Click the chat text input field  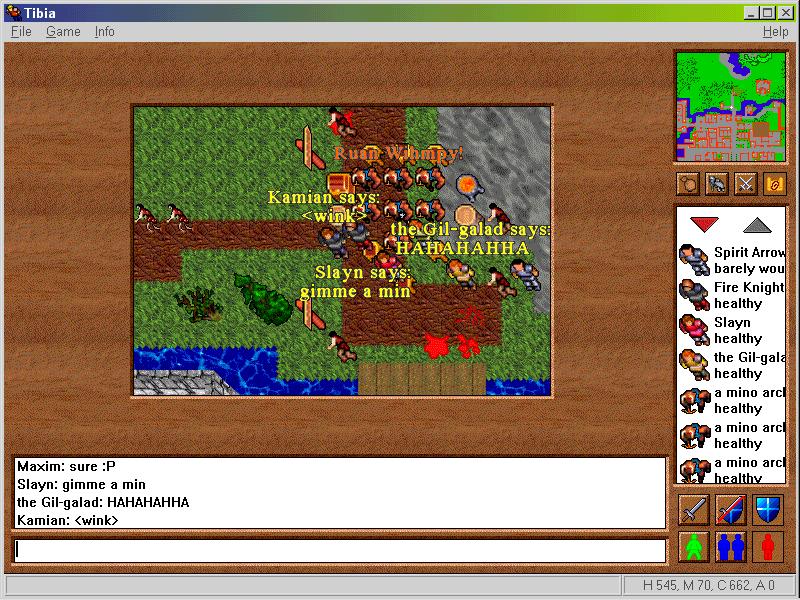[x=340, y=550]
